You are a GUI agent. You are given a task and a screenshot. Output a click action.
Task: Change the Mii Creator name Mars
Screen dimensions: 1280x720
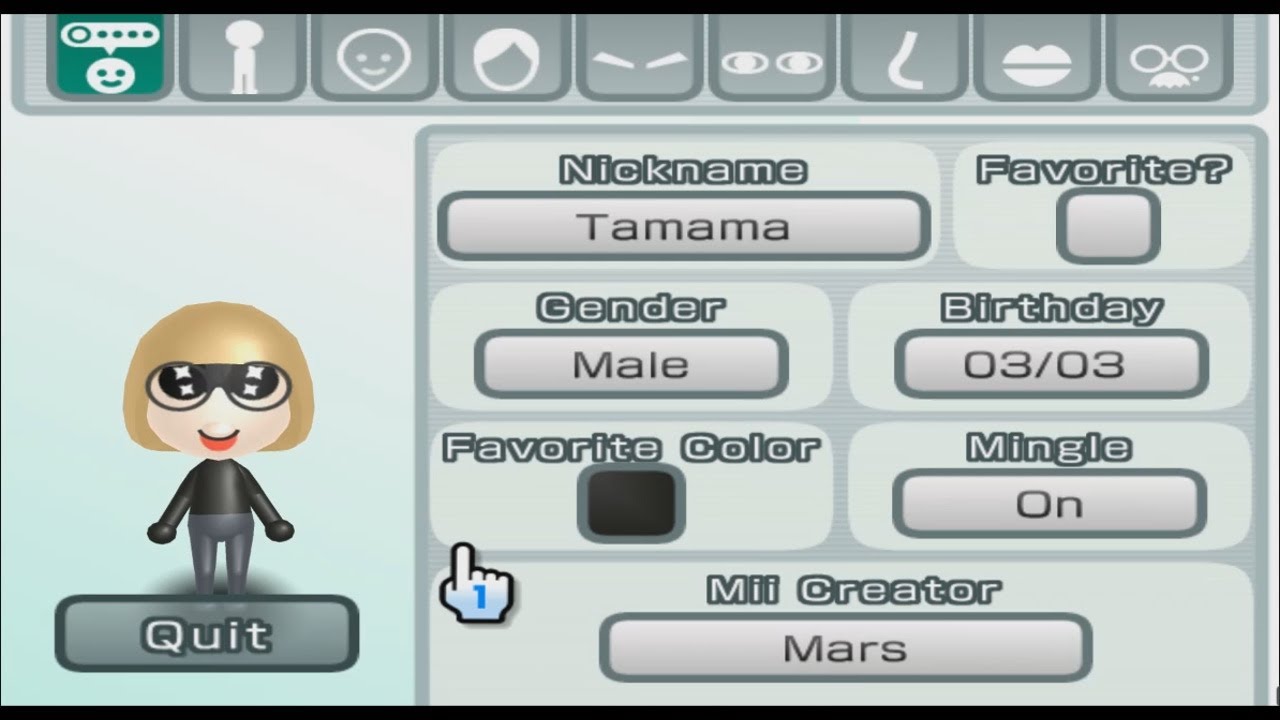[845, 648]
